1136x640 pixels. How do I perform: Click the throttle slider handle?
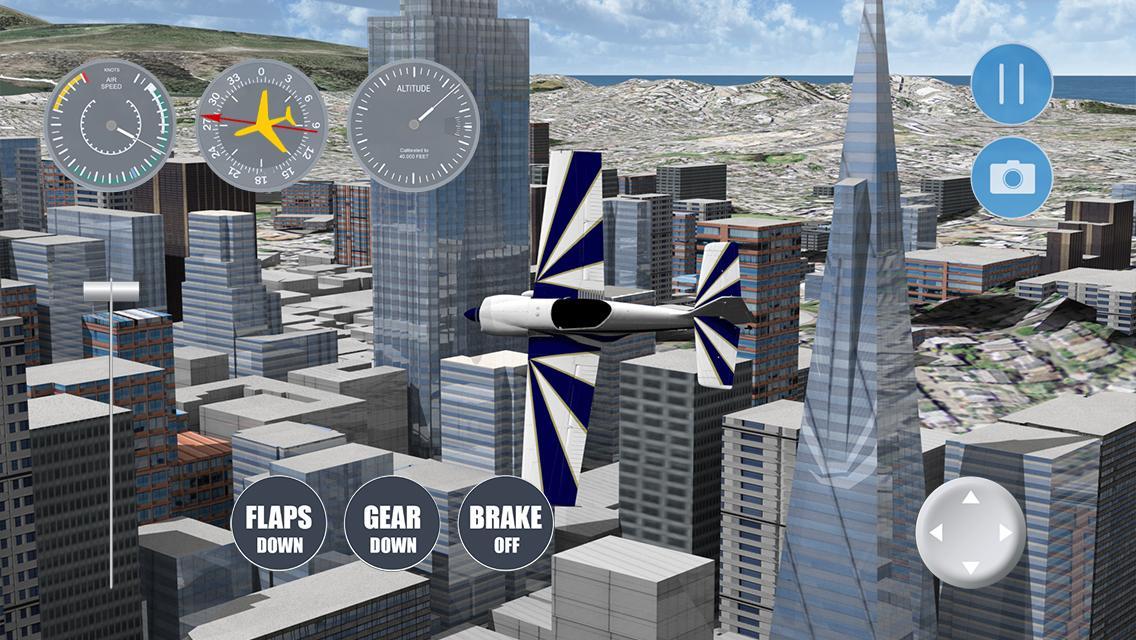point(112,291)
